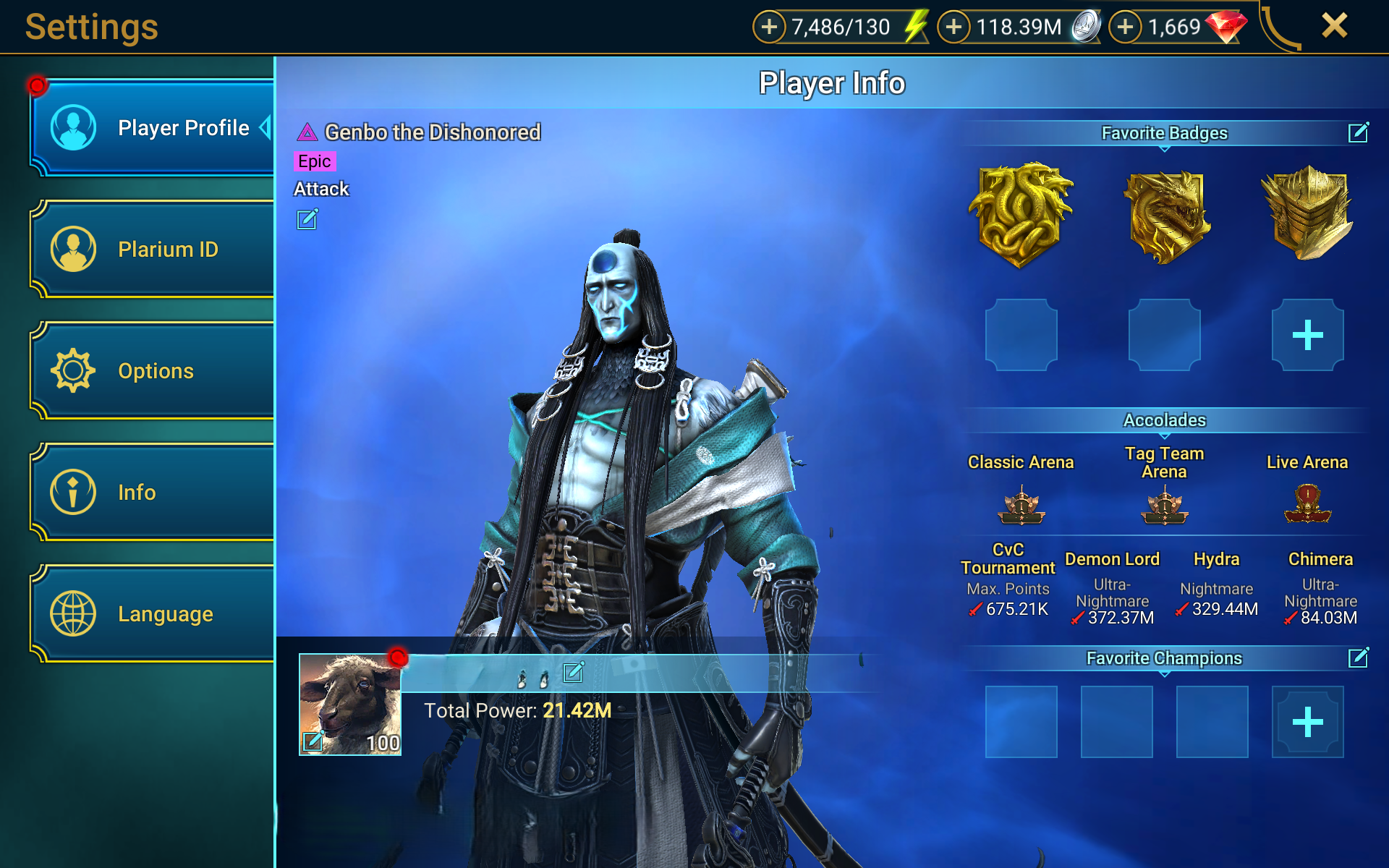This screenshot has height=868, width=1389.
Task: Edit the player name
Action: (573, 673)
